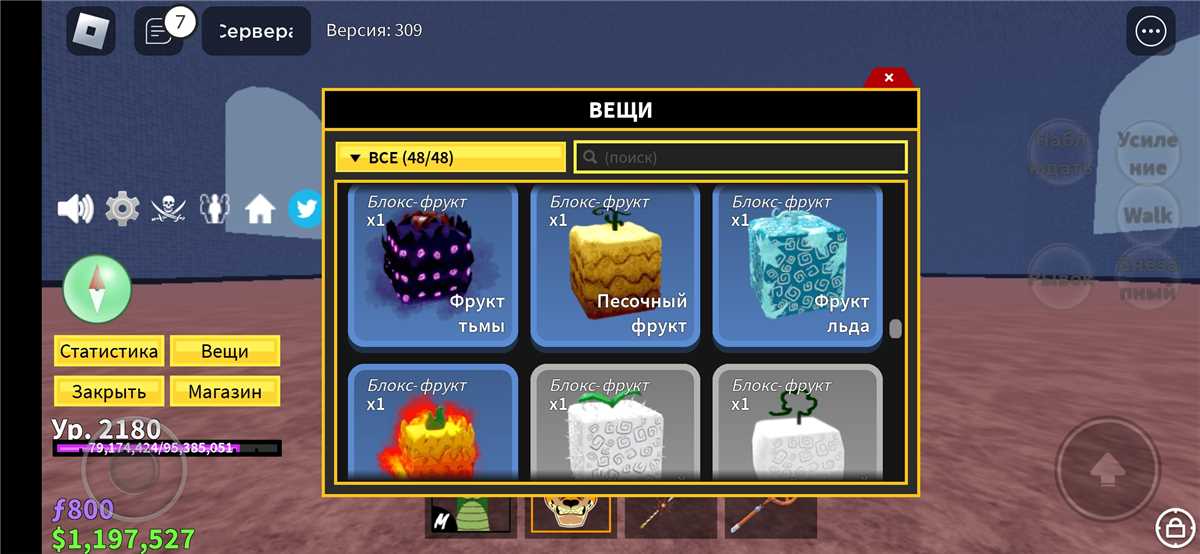Click the pirate skull crossed swords icon
The width and height of the screenshot is (1200, 554).
click(x=169, y=209)
